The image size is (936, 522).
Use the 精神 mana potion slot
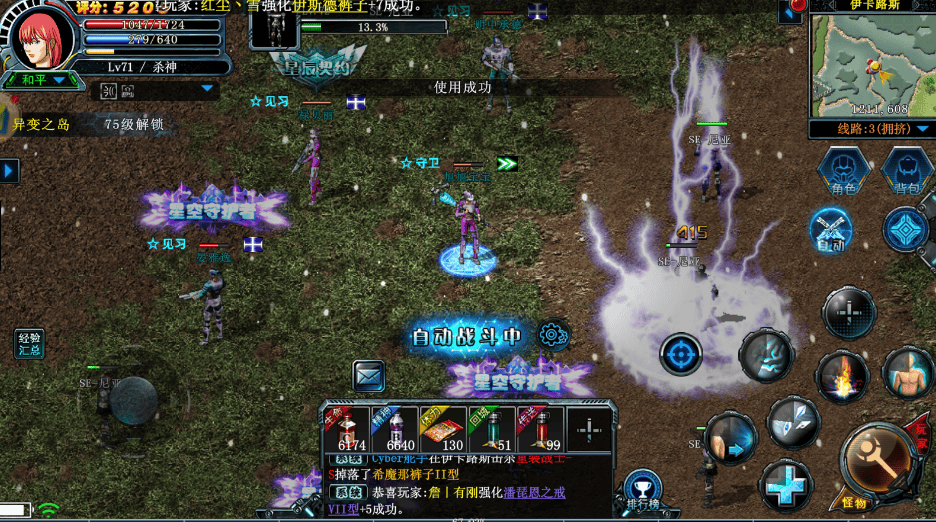tap(394, 429)
